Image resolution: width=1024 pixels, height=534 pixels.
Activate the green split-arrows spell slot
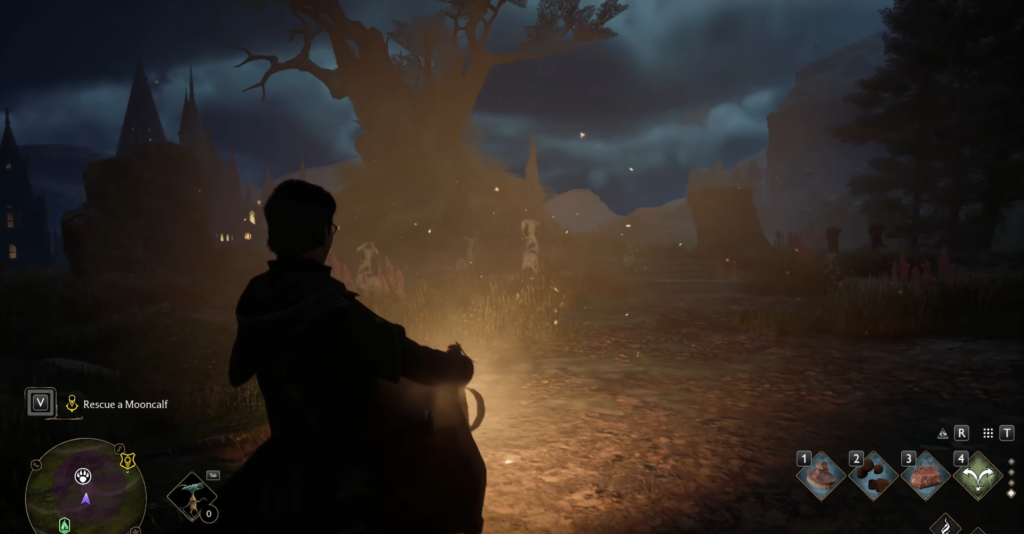pyautogui.click(x=977, y=476)
